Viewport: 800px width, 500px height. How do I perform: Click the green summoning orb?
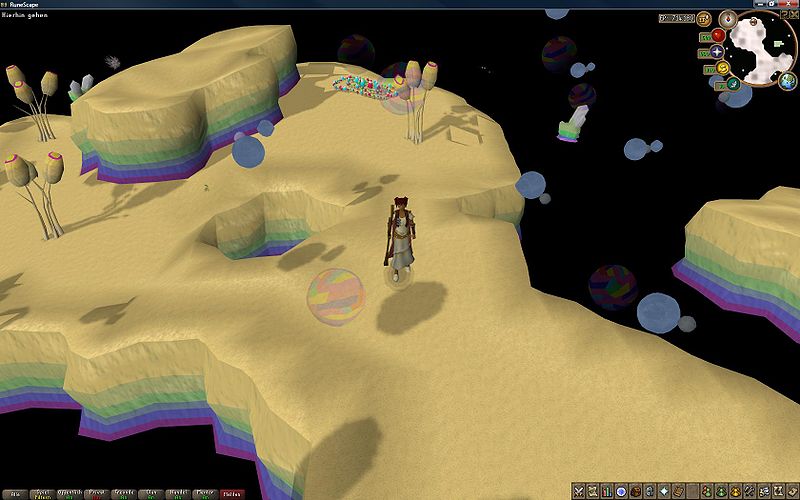click(733, 84)
